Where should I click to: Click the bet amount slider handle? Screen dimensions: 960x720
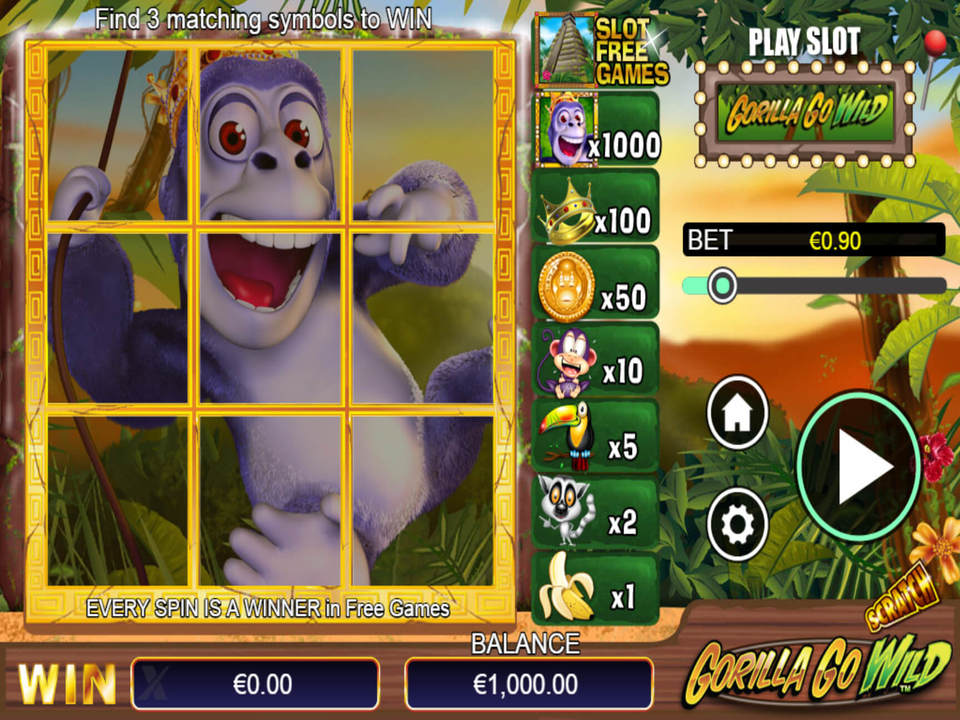(x=722, y=286)
